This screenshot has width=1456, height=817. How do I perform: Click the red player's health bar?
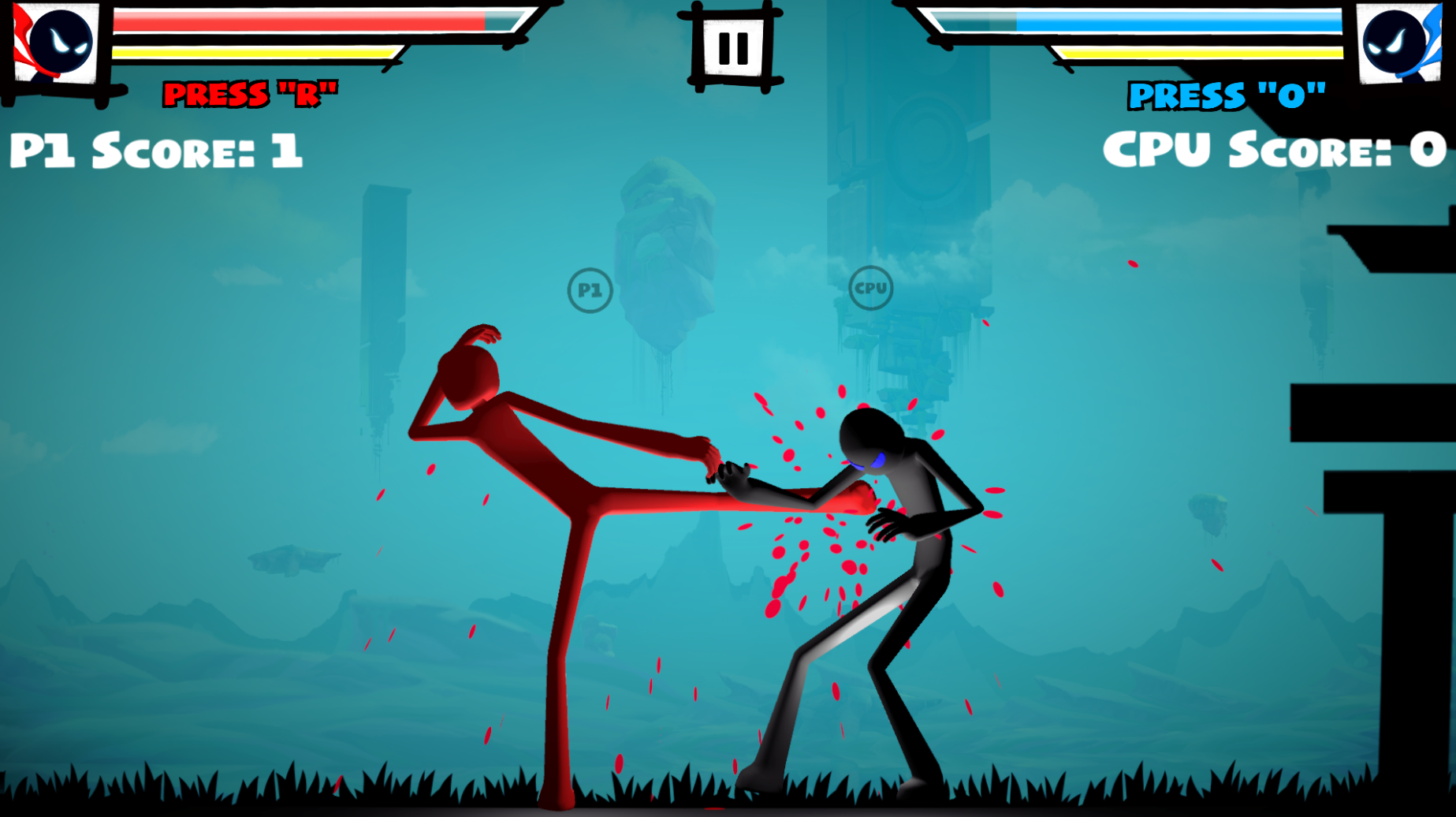pos(300,22)
